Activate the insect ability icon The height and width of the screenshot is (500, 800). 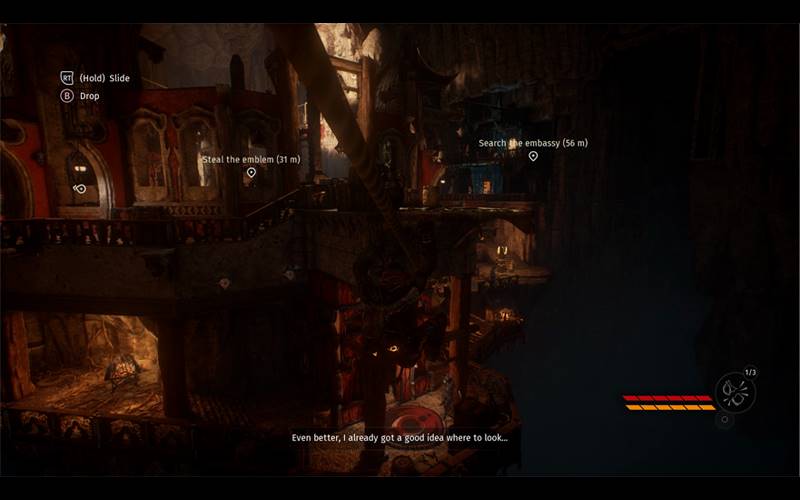(x=735, y=391)
